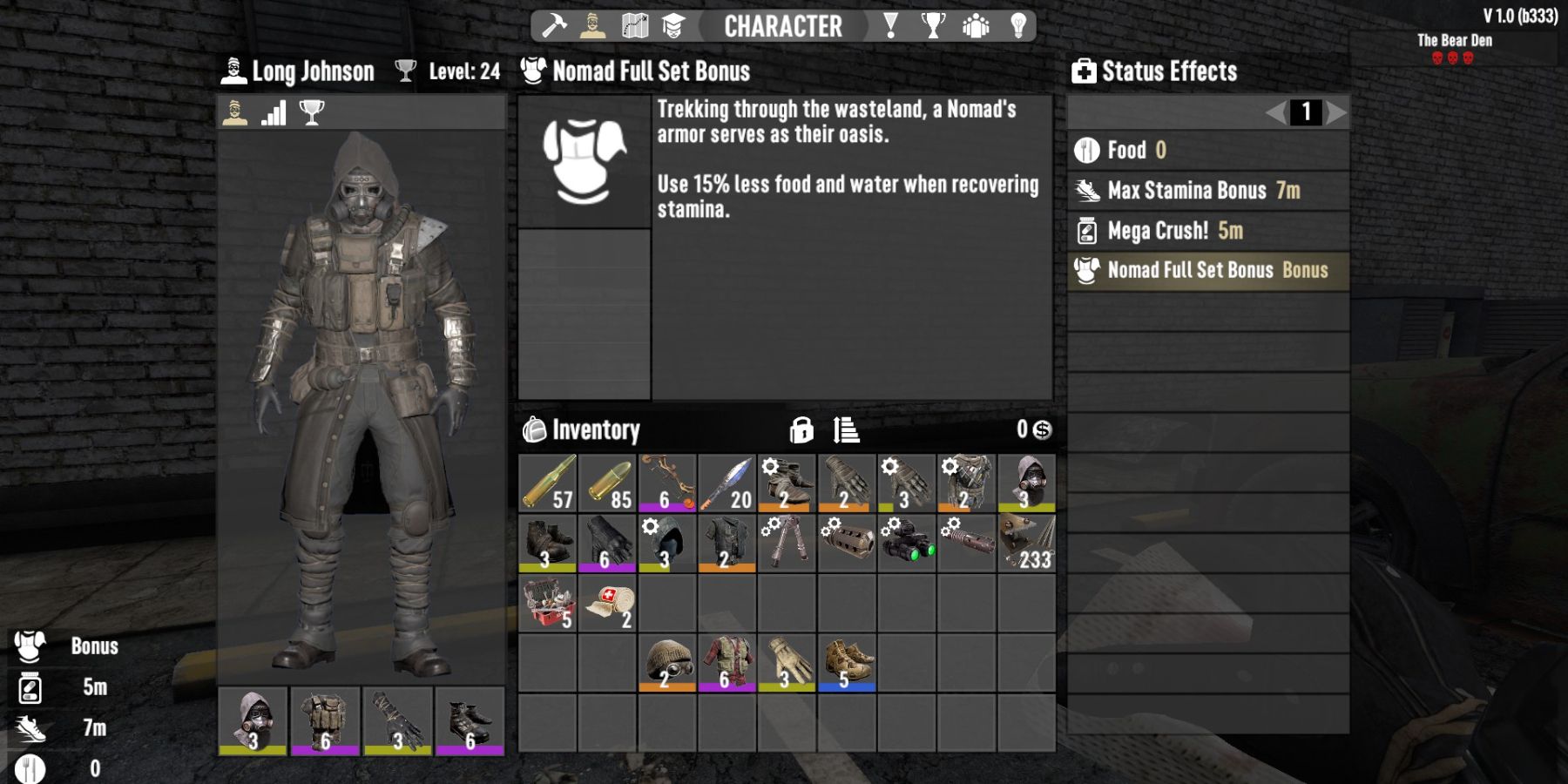This screenshot has height=784, width=1568.
Task: Click the left arrow in Status Effects pagination
Action: coord(1275,111)
